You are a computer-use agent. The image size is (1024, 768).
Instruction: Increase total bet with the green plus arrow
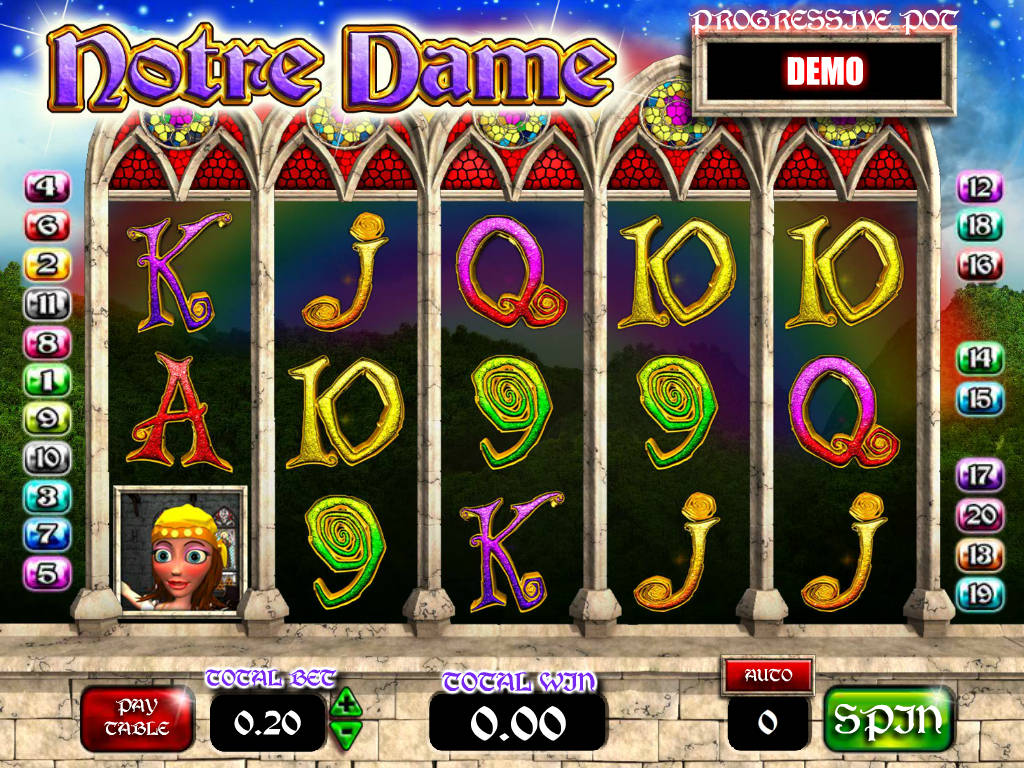[x=346, y=702]
